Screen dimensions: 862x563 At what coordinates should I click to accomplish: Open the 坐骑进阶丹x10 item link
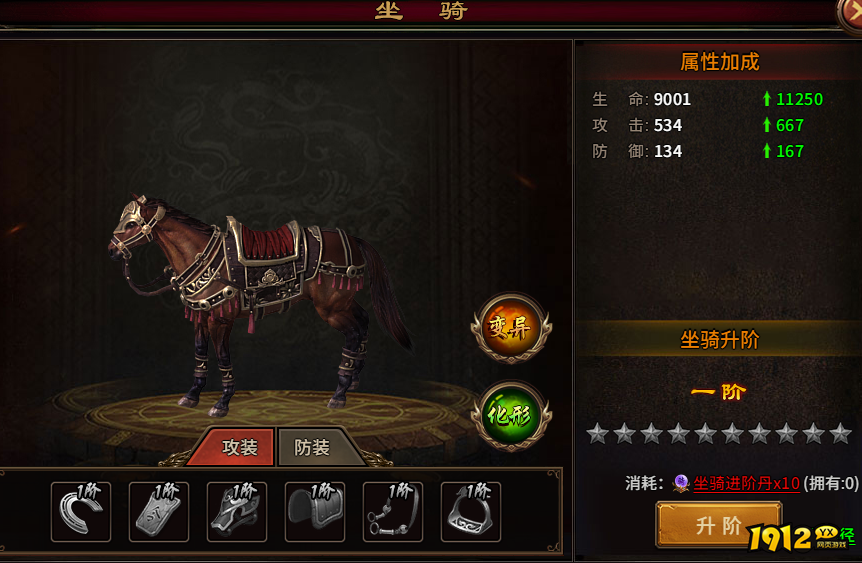point(747,484)
